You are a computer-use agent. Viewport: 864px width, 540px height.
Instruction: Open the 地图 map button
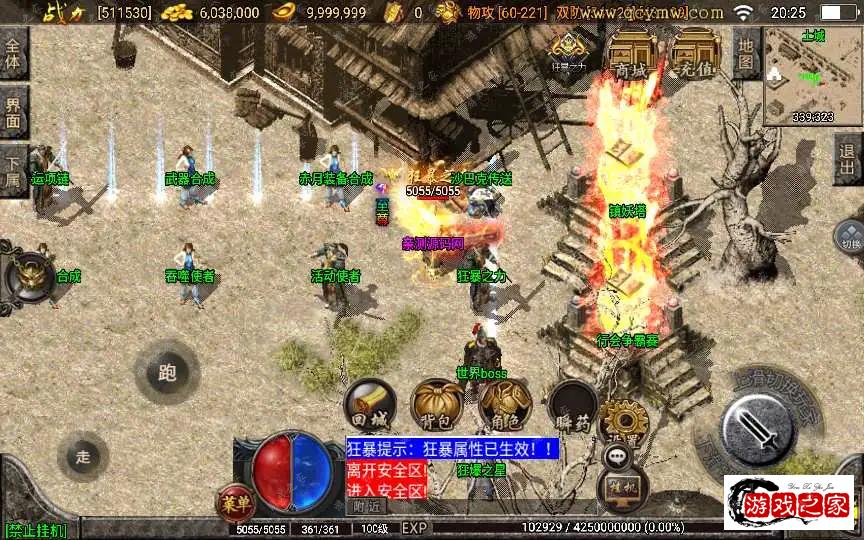pos(746,53)
